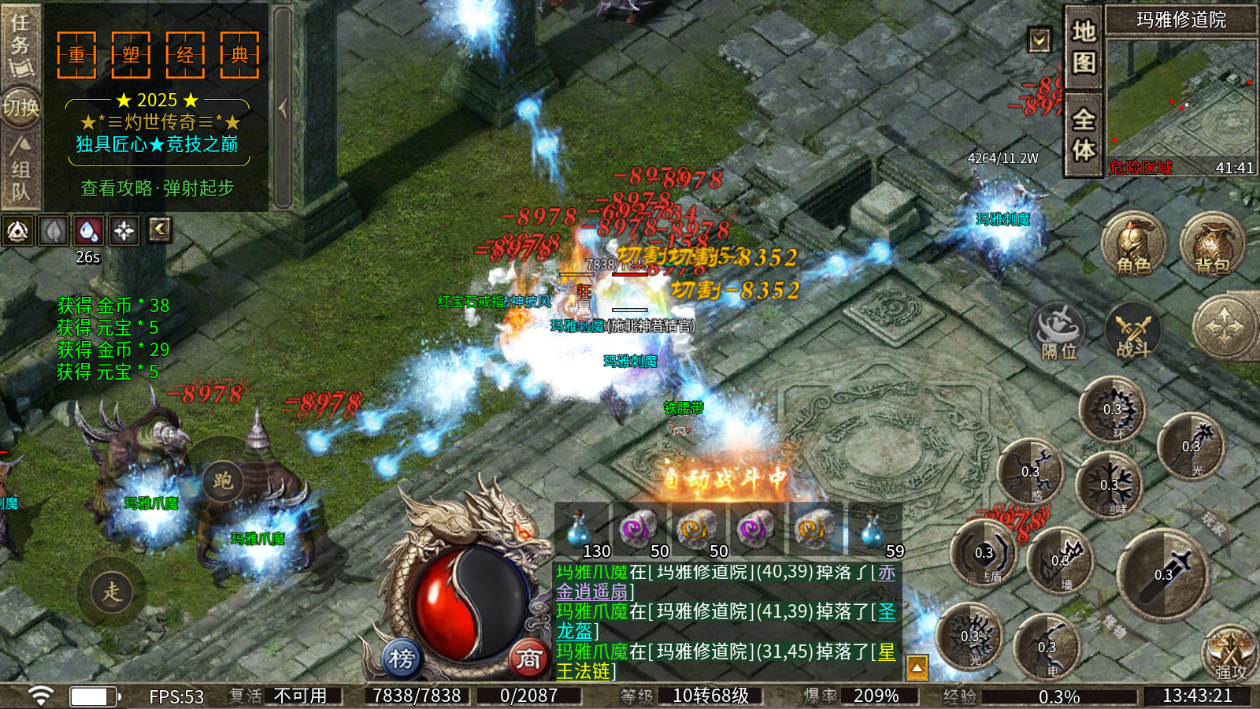Viewport: 1260px width, 709px height.
Task: Cast the 魔法盾 magic shield skill
Action: pyautogui.click(x=984, y=553)
